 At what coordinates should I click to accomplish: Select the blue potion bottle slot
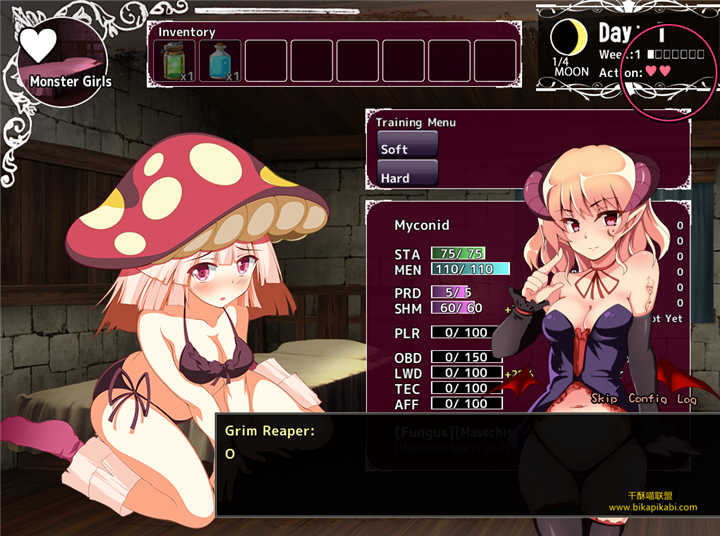[220, 61]
